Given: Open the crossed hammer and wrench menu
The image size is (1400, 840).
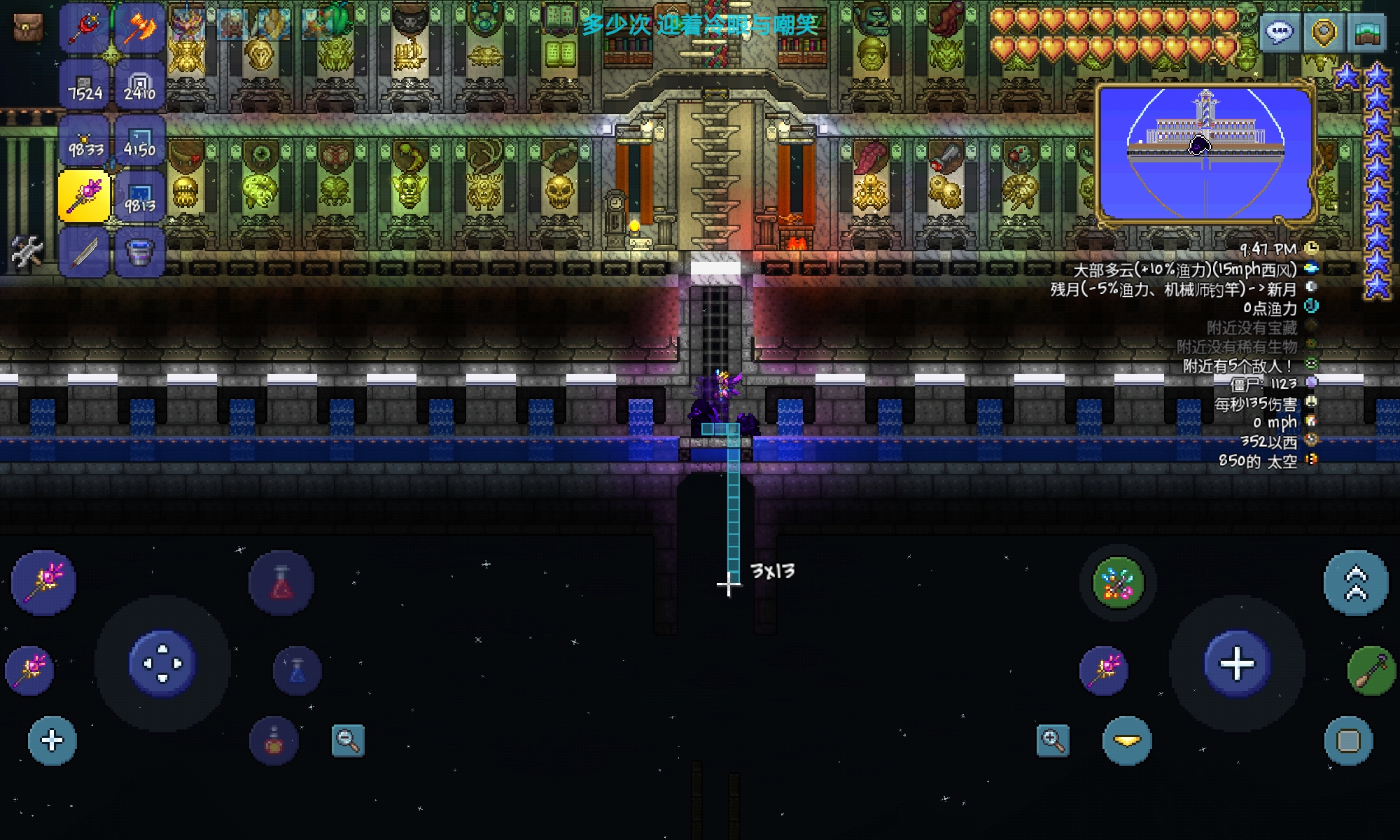Looking at the screenshot, I should 27,251.
